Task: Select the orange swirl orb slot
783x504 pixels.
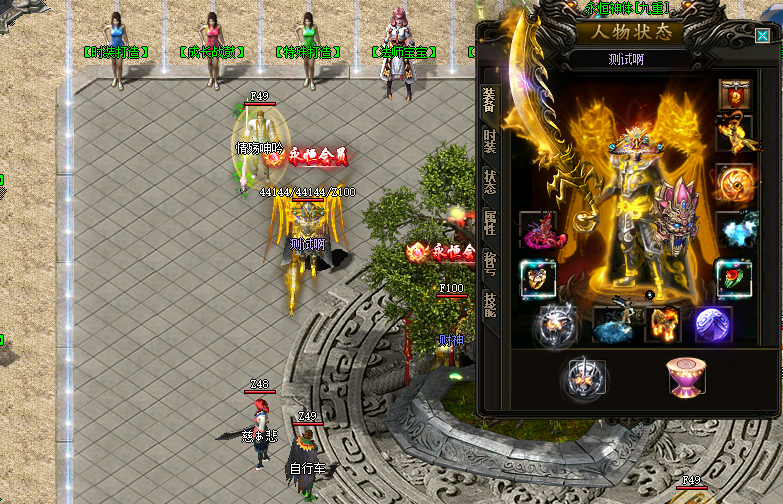Action: pyautogui.click(x=735, y=183)
